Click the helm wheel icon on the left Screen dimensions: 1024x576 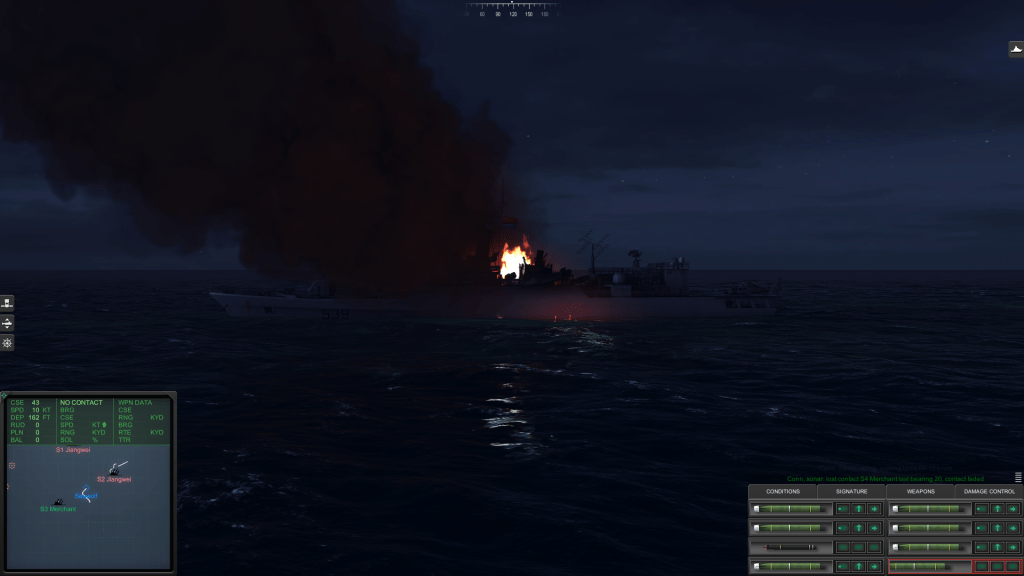(7, 343)
